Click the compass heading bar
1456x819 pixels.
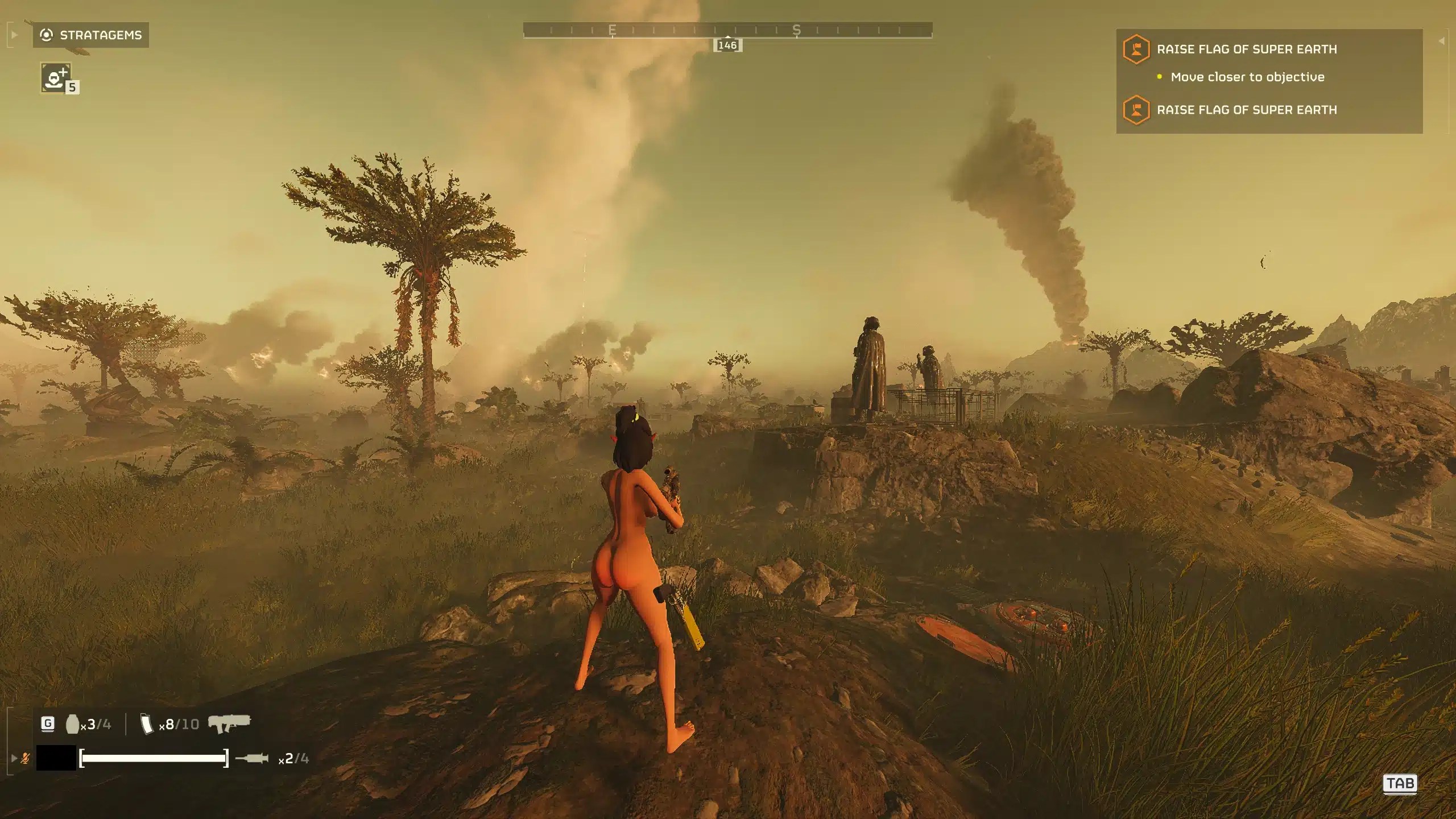coord(727,30)
